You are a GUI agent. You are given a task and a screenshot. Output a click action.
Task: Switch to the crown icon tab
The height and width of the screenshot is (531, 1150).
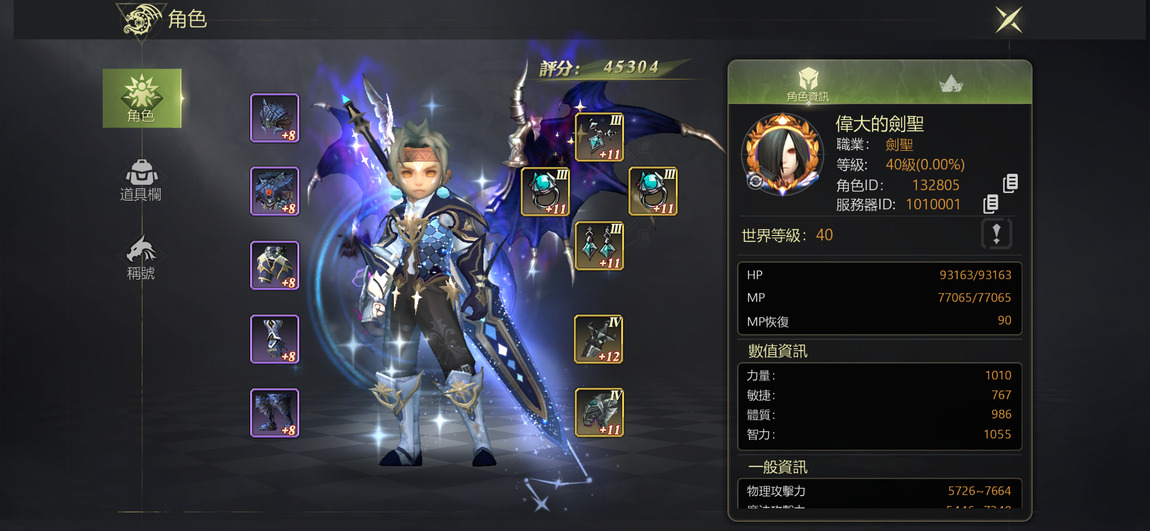pos(950,85)
